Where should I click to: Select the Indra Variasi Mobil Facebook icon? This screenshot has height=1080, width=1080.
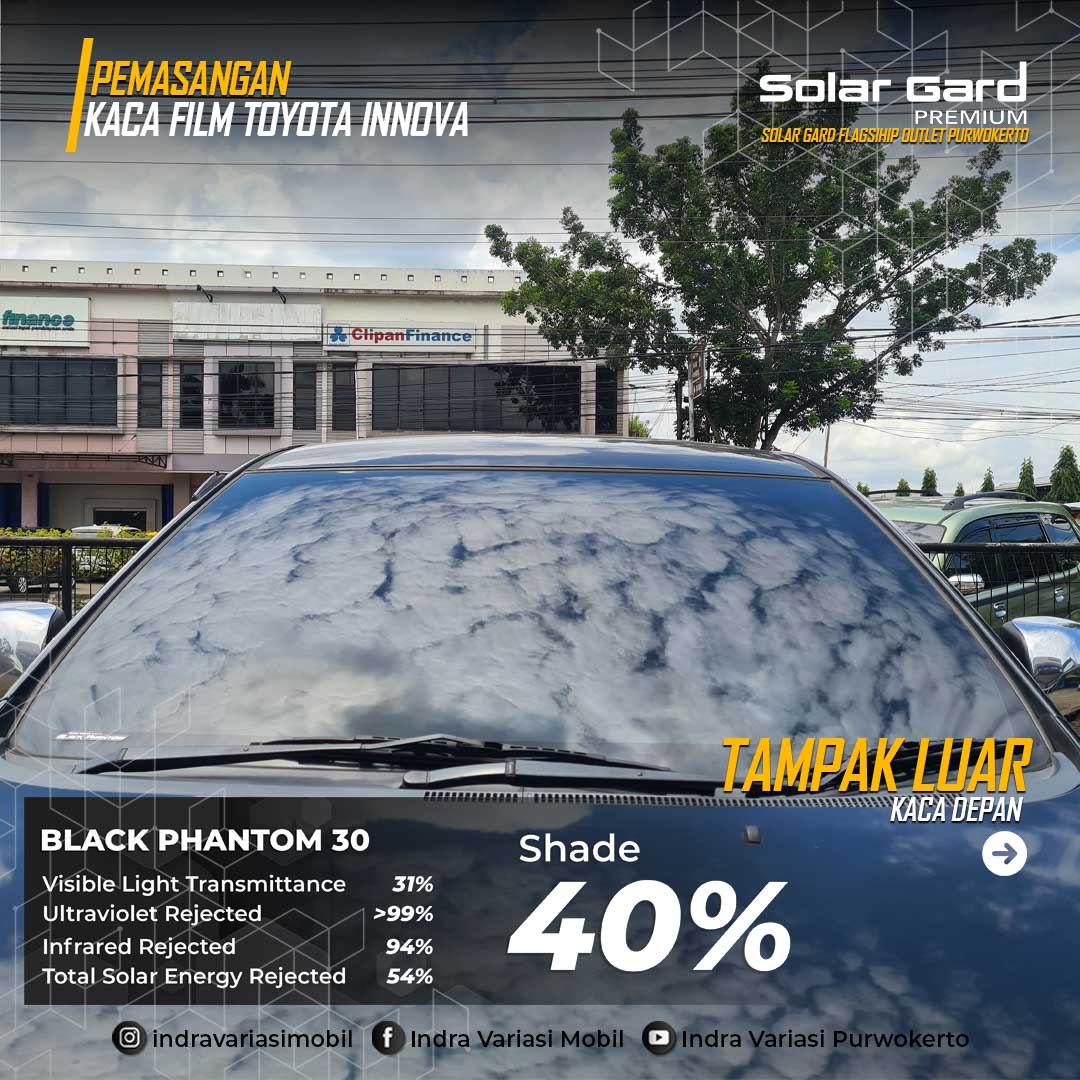coord(388,1039)
